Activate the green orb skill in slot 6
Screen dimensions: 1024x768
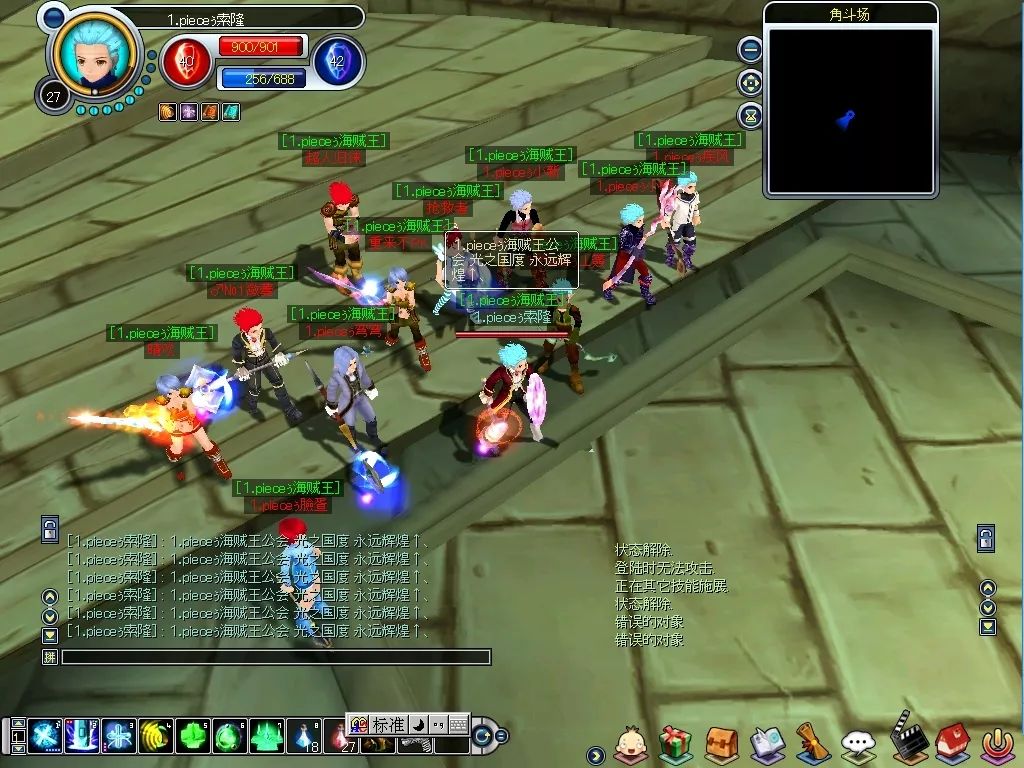coord(228,736)
